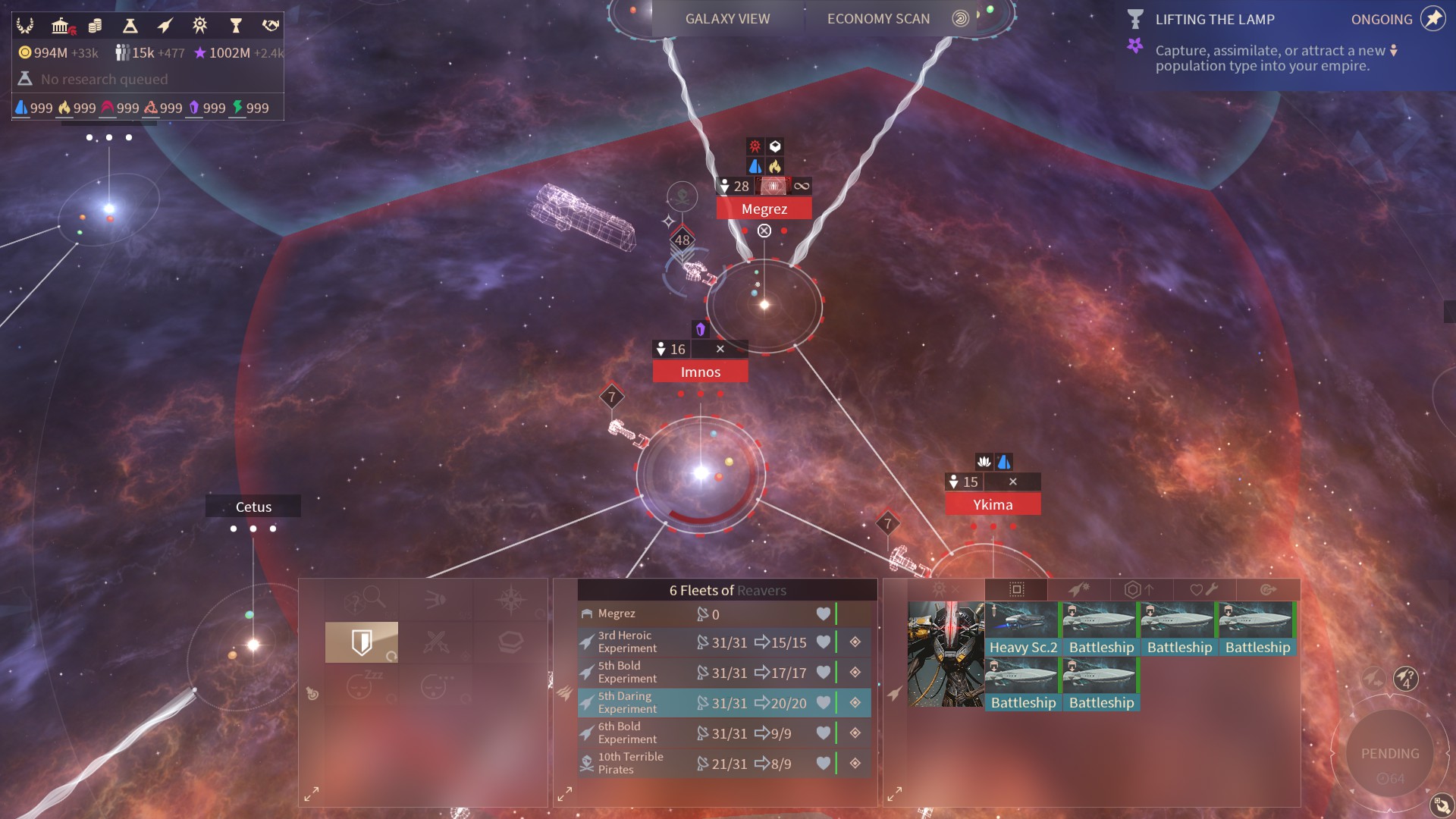Open the fleet hero portrait
1456x819 pixels.
click(946, 654)
